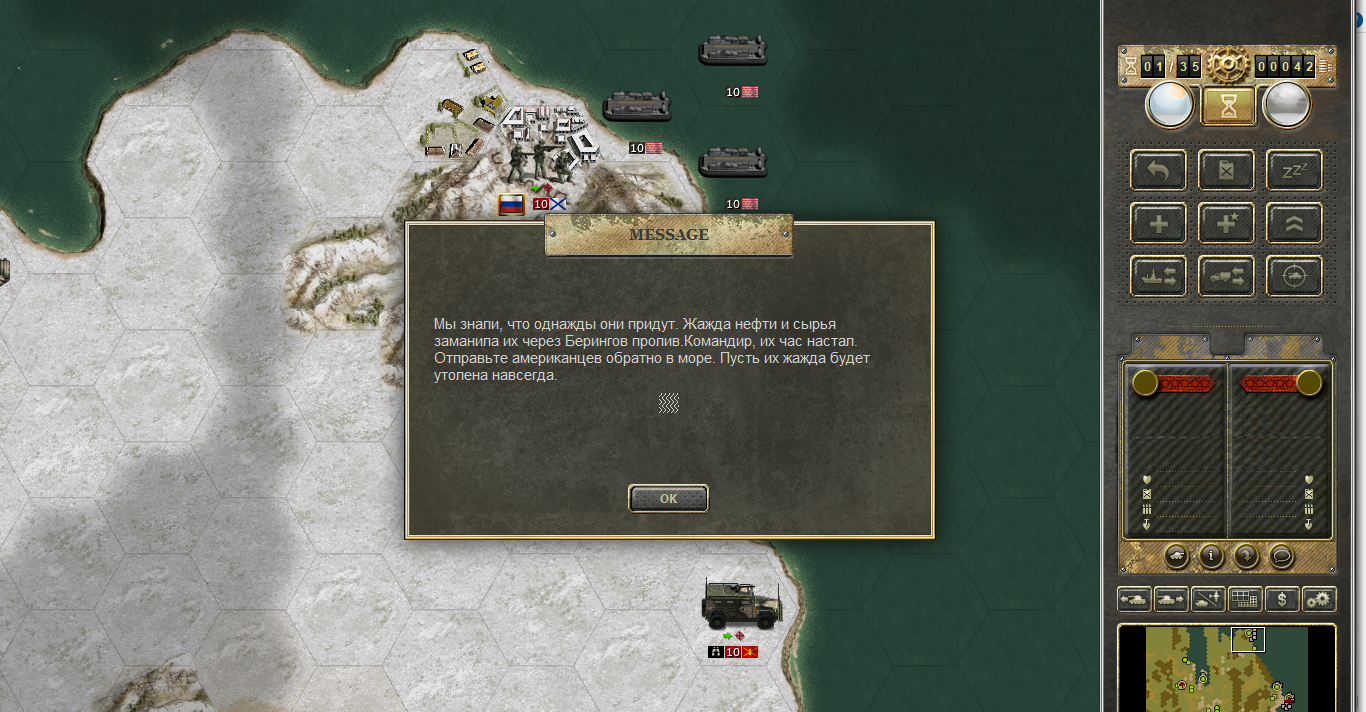Open the gears options menu
Viewport: 1366px width, 712px height.
click(x=1319, y=599)
